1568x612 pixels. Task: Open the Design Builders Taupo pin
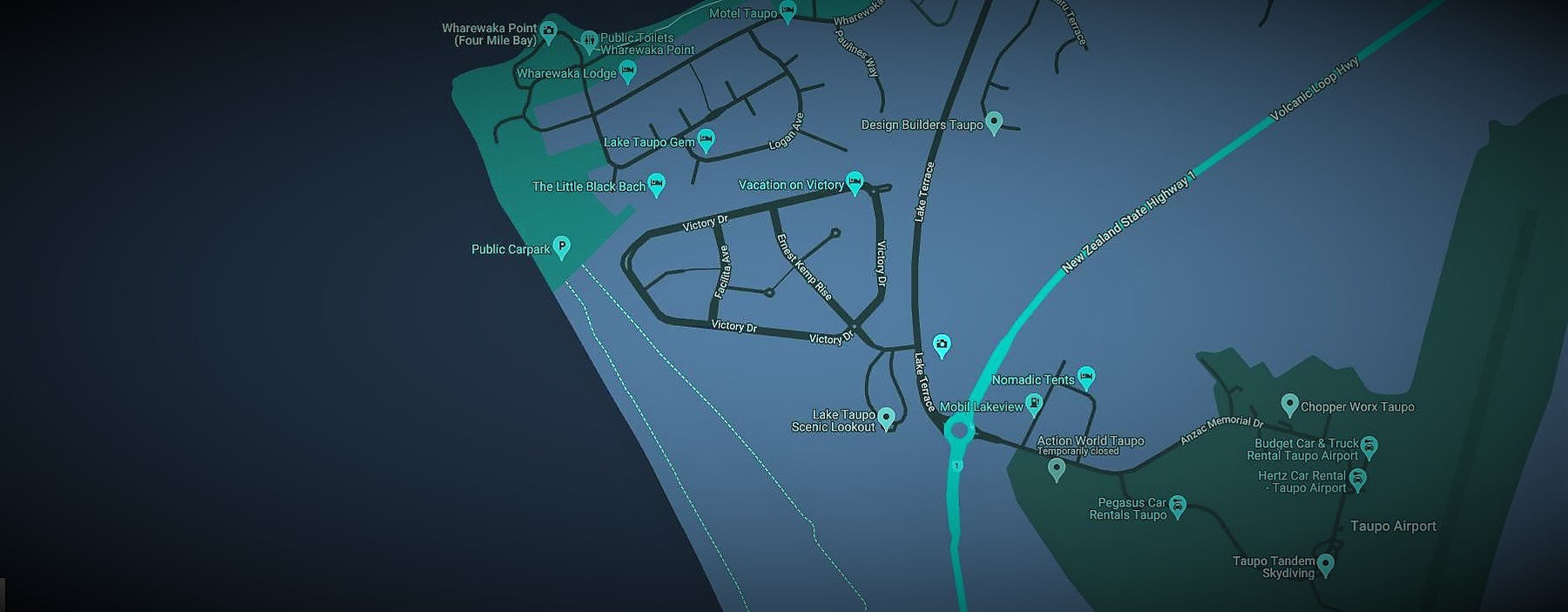point(994,122)
